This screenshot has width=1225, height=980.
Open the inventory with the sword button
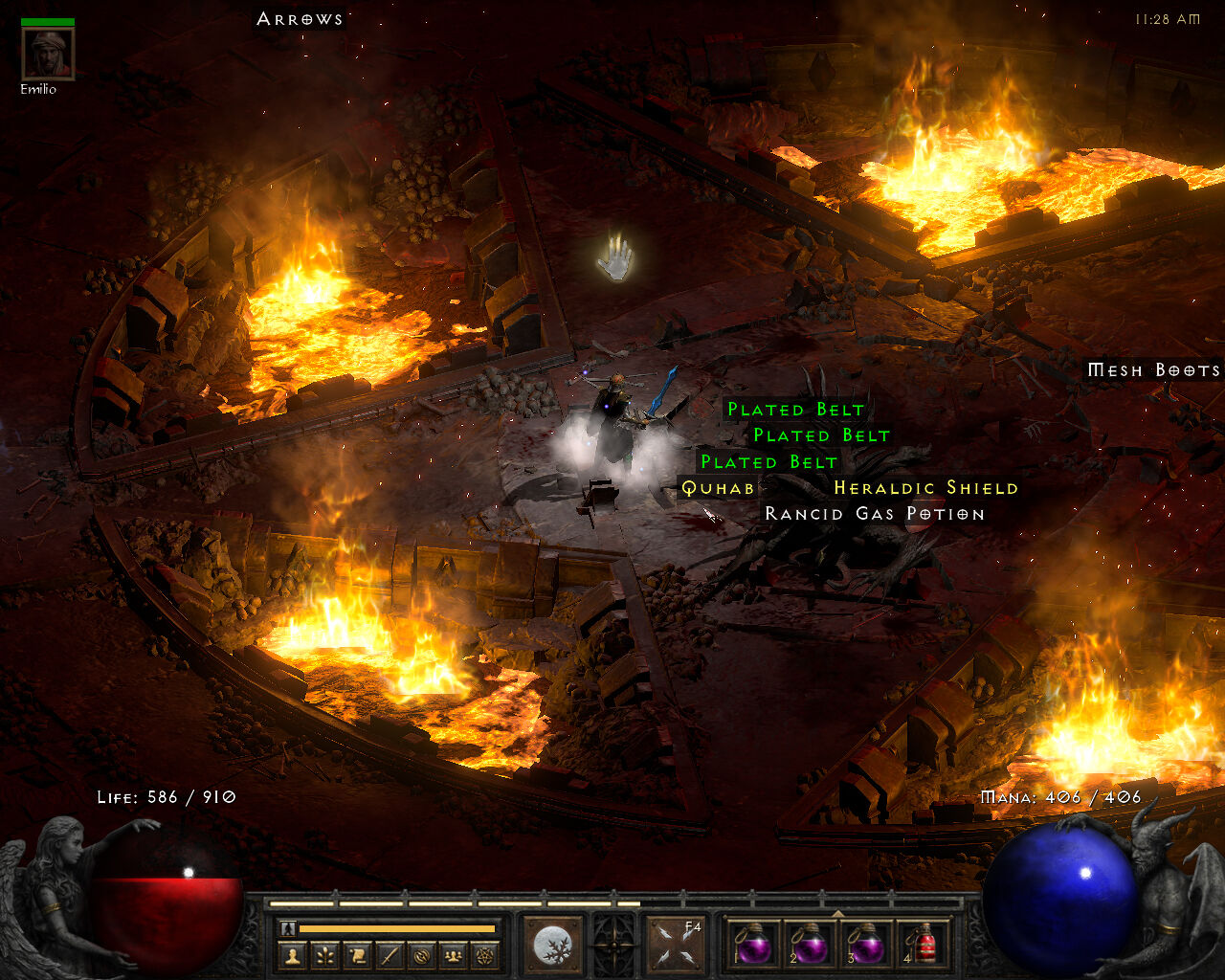coord(390,955)
